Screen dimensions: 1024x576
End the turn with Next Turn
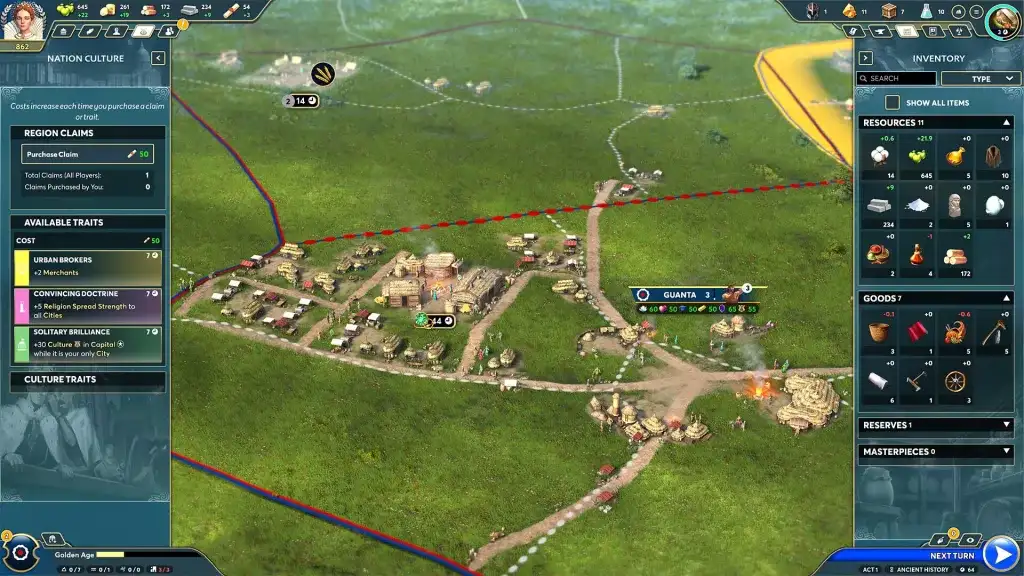point(999,553)
